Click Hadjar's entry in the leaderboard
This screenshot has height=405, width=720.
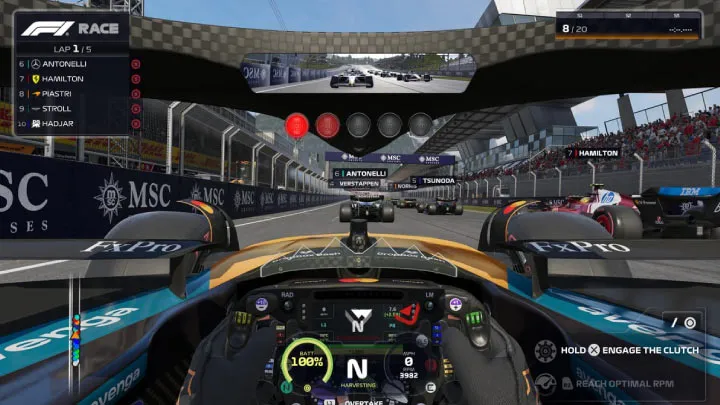coord(72,124)
